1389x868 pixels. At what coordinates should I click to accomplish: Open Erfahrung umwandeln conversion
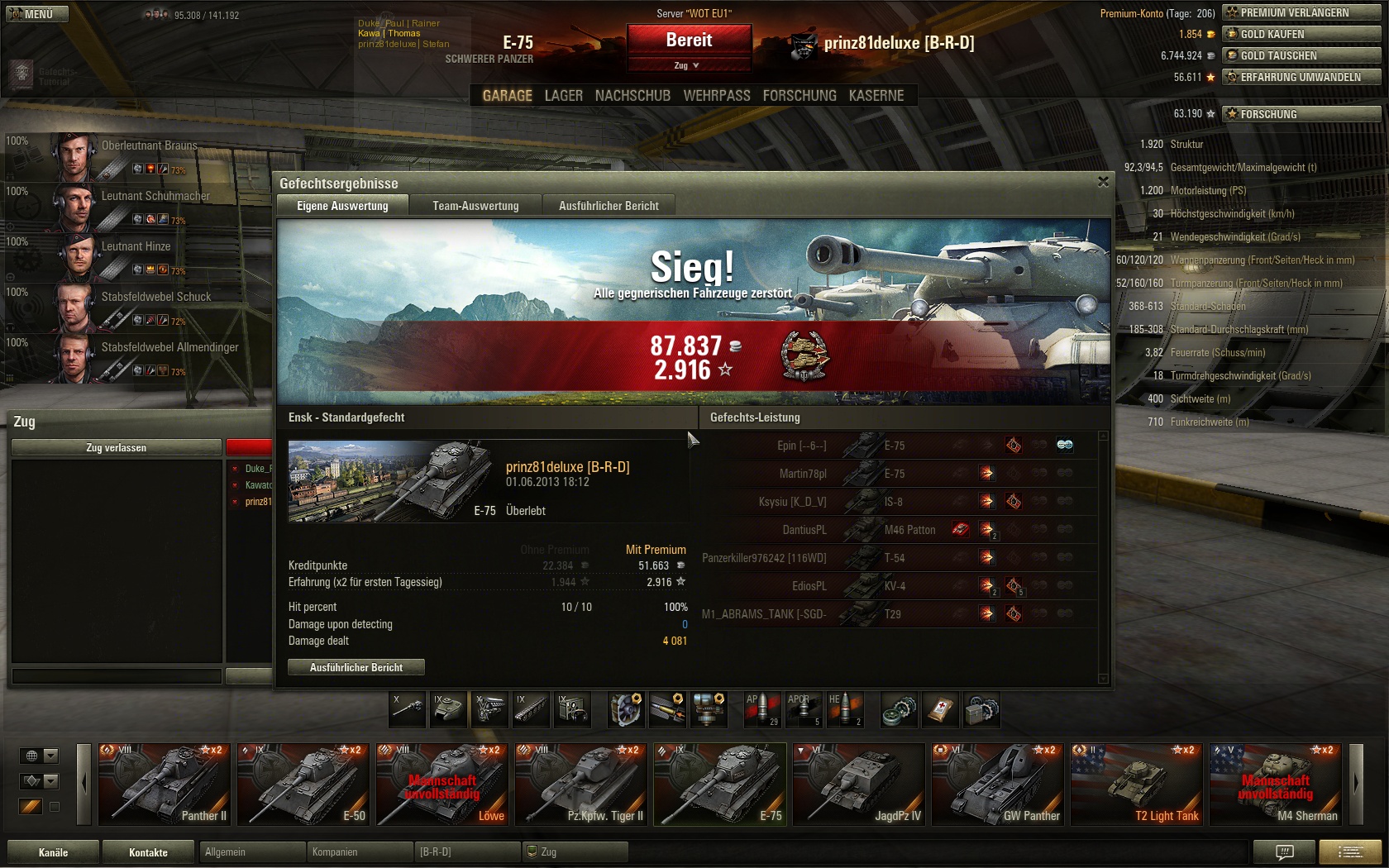tap(1301, 77)
